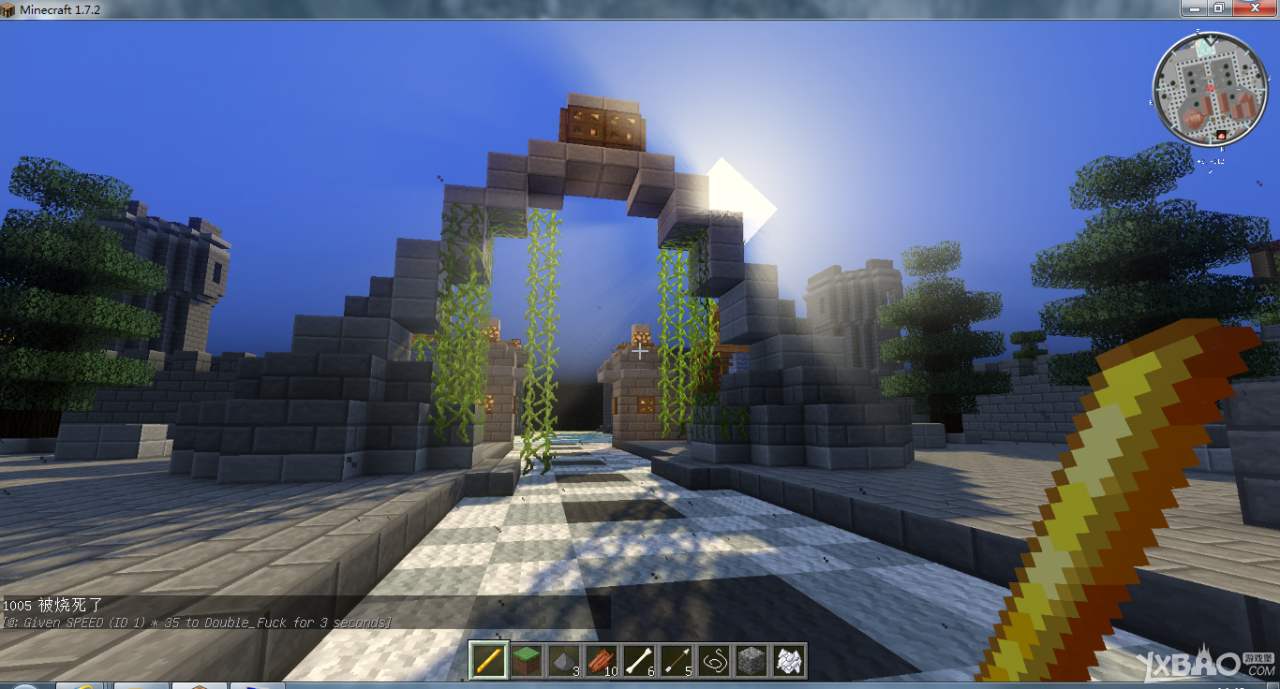This screenshot has height=689, width=1280.
Task: Select the golden stick hotbar slot
Action: pyautogui.click(x=489, y=660)
